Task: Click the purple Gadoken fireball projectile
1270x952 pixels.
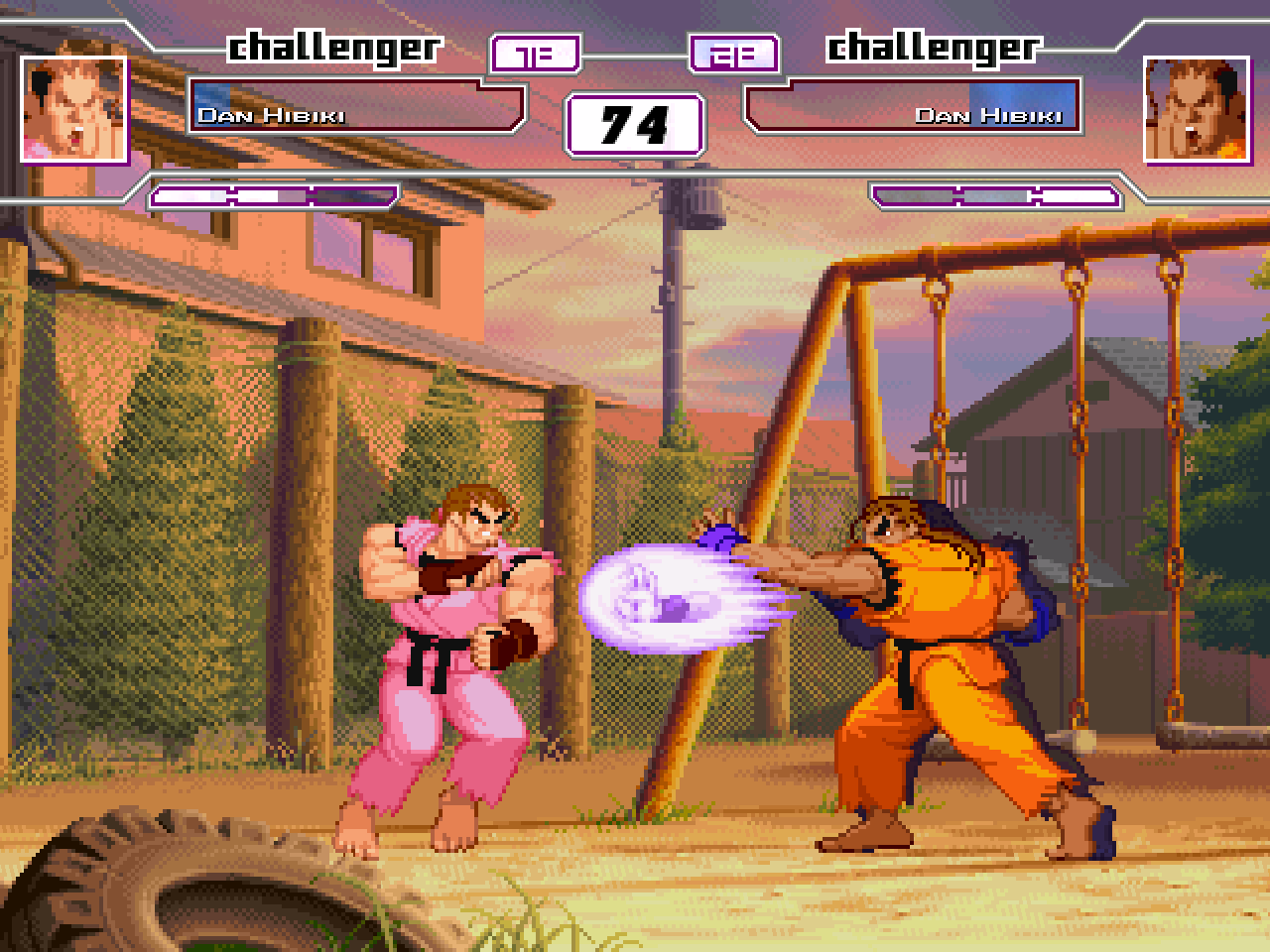Action: (655, 600)
